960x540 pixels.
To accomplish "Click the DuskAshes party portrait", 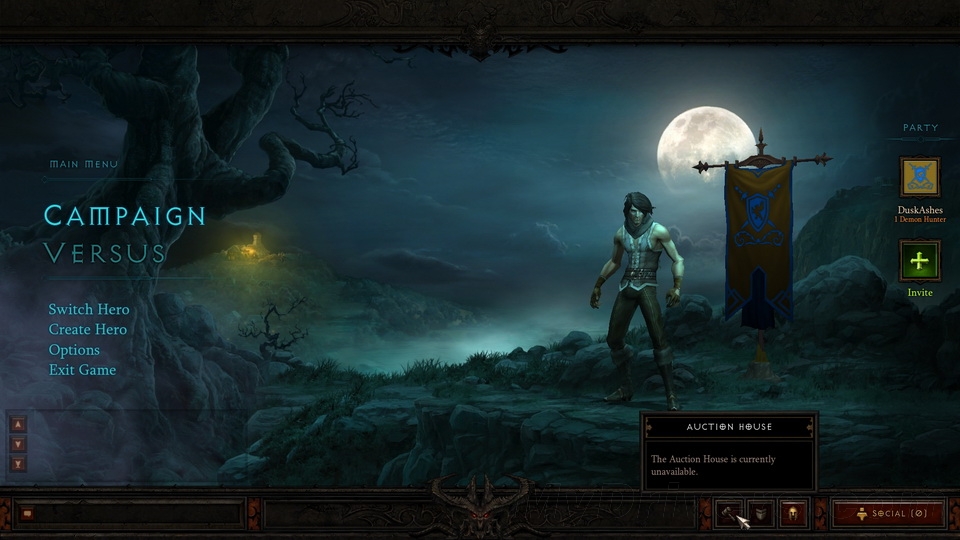I will coord(919,178).
